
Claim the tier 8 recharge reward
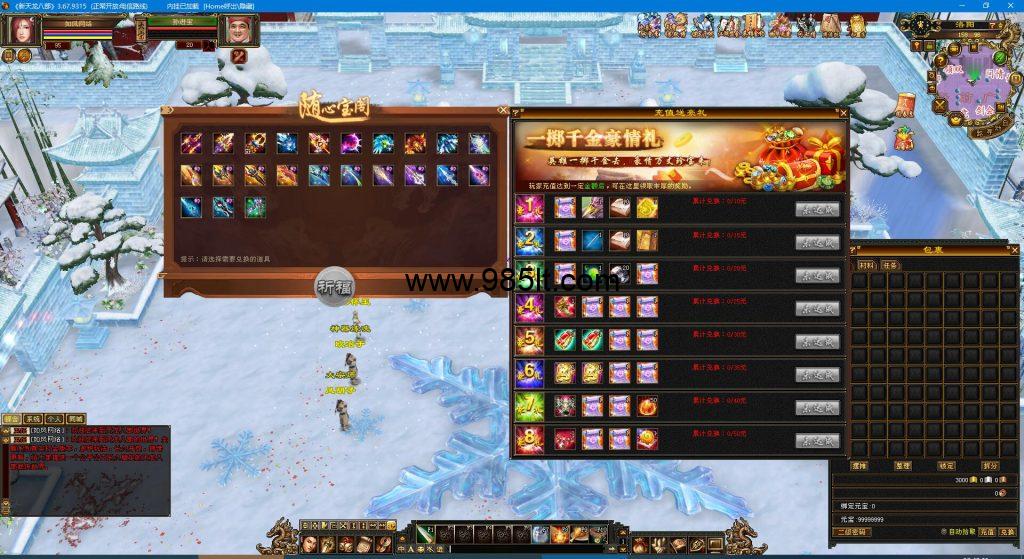(x=817, y=440)
